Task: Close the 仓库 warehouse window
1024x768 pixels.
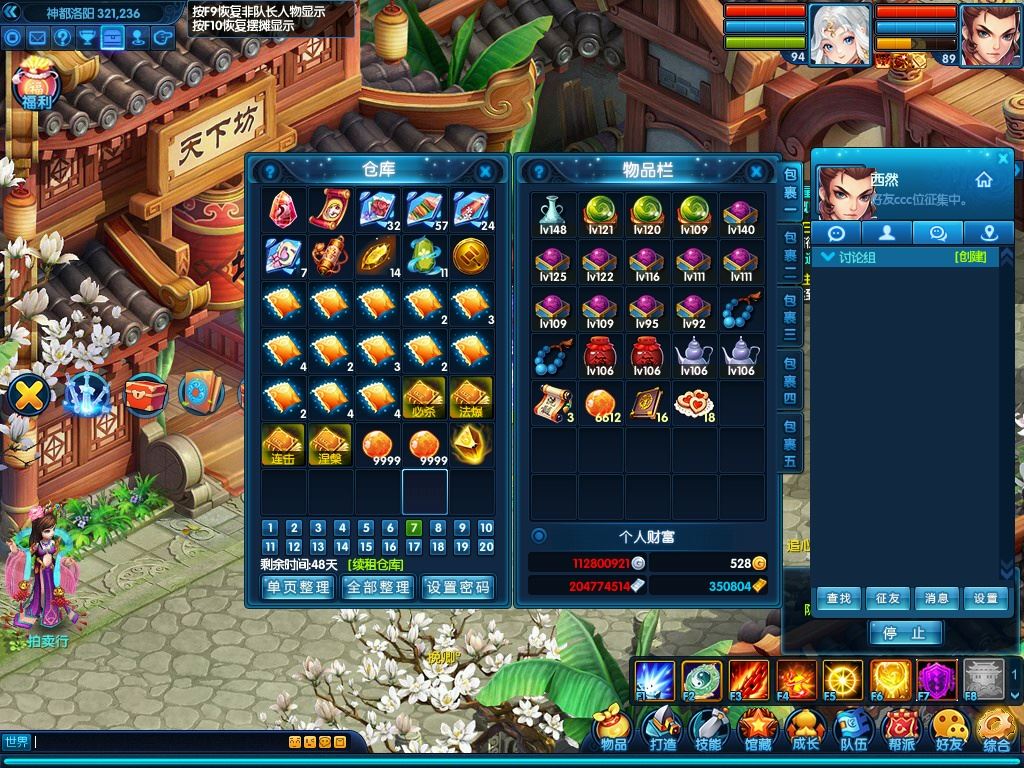Action: click(x=485, y=171)
